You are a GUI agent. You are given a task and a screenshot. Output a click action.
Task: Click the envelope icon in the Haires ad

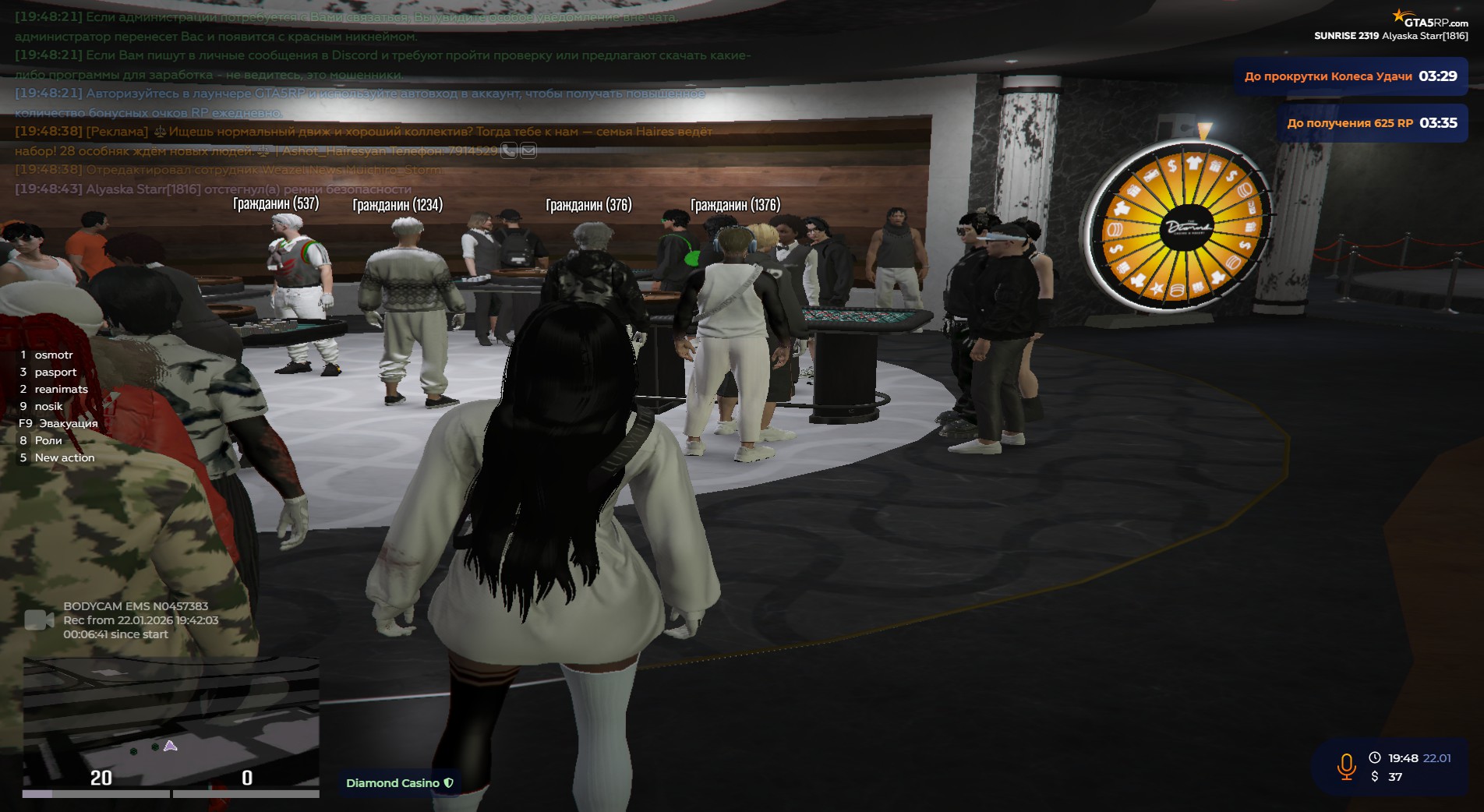click(x=528, y=150)
